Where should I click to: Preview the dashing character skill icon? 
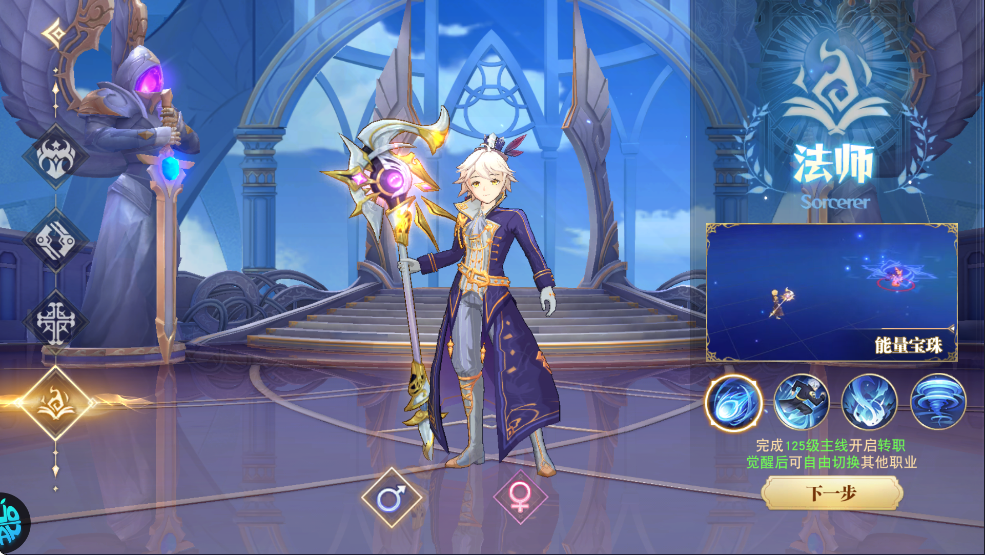pyautogui.click(x=801, y=402)
